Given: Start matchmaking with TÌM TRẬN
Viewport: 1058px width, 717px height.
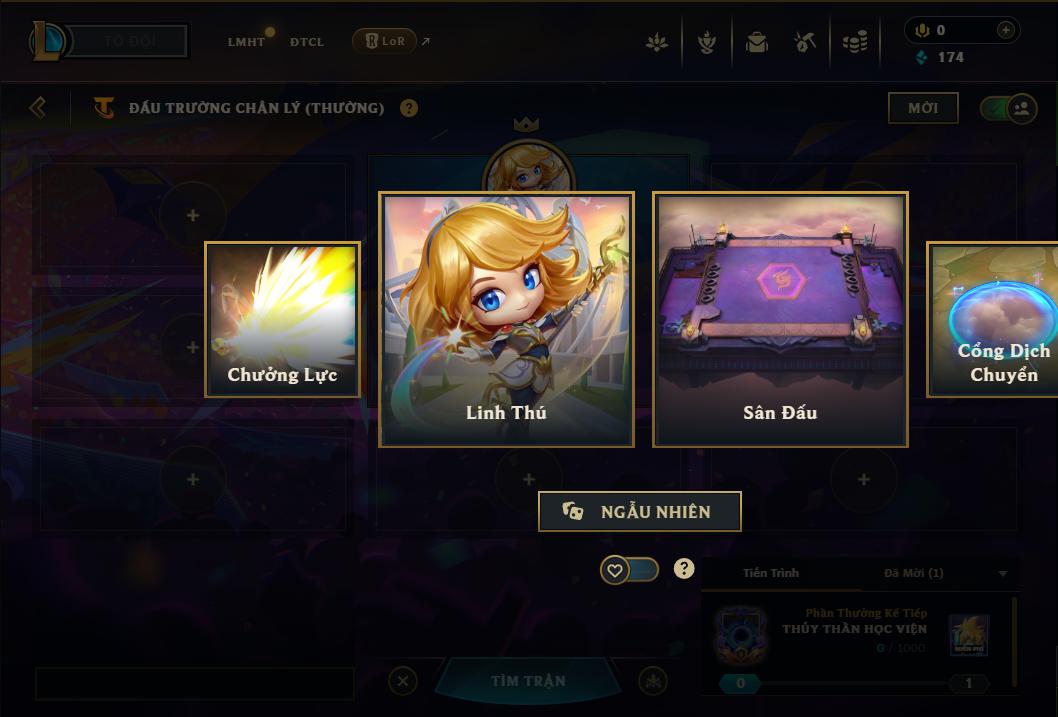Looking at the screenshot, I should click(x=528, y=681).
